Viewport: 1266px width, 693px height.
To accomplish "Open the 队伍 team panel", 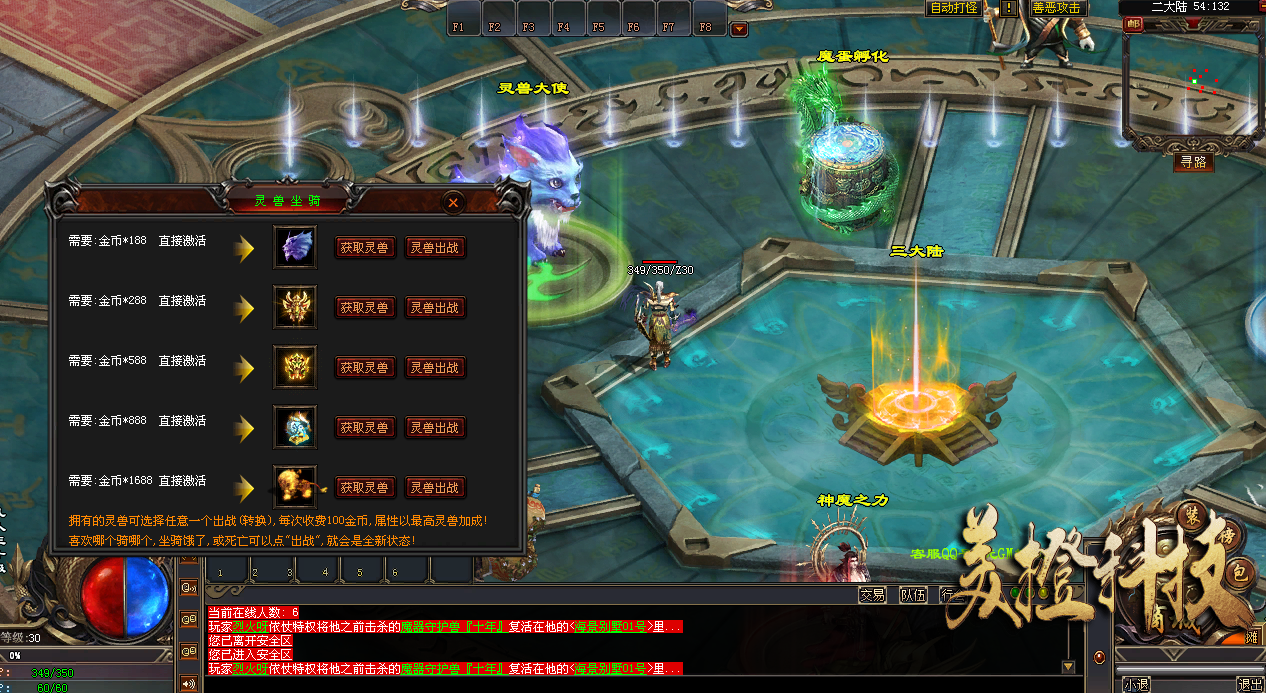I will point(912,595).
